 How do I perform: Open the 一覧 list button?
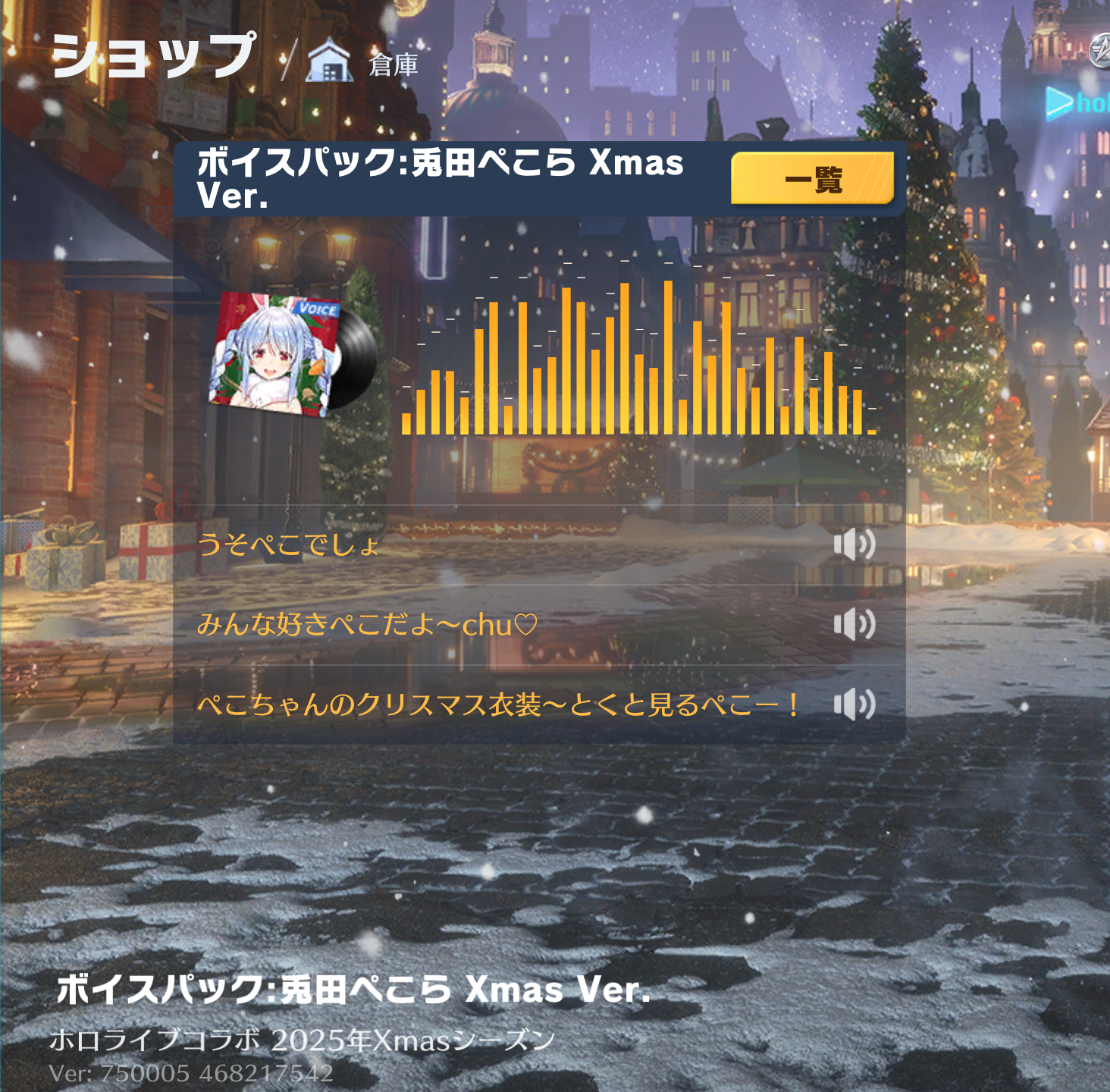coord(812,178)
